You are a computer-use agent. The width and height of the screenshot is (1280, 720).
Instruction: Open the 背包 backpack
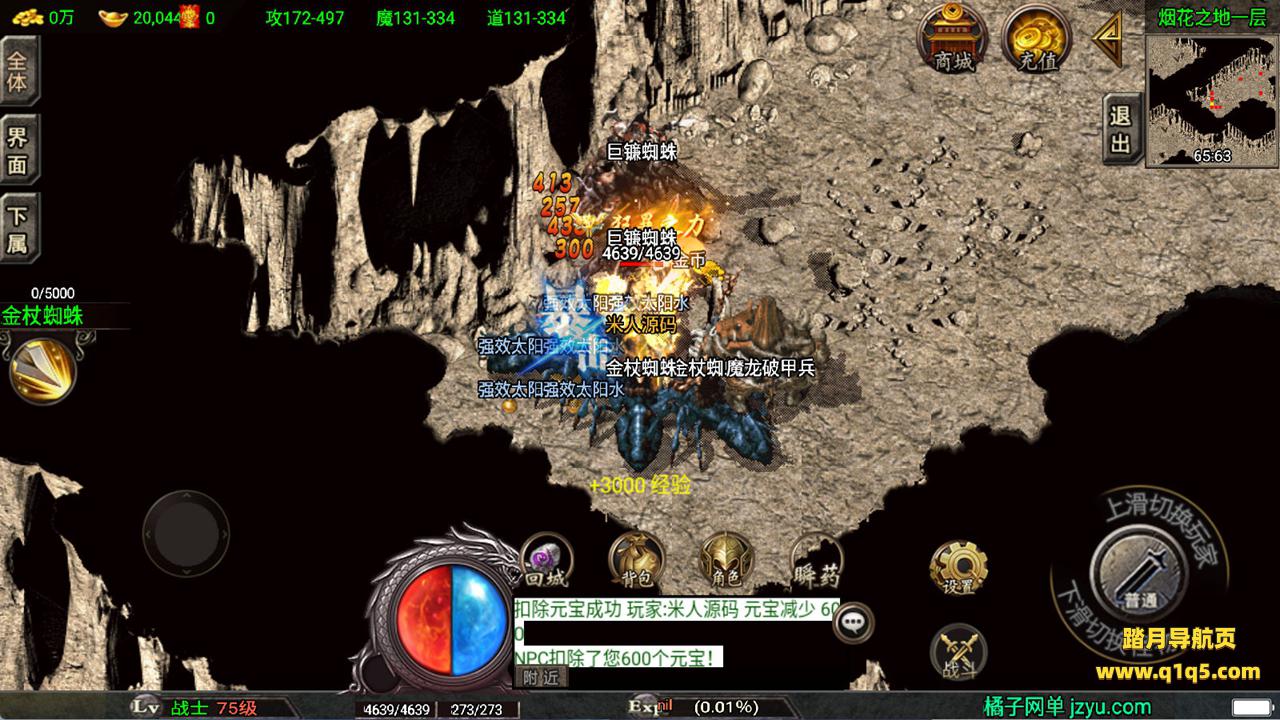pos(636,562)
